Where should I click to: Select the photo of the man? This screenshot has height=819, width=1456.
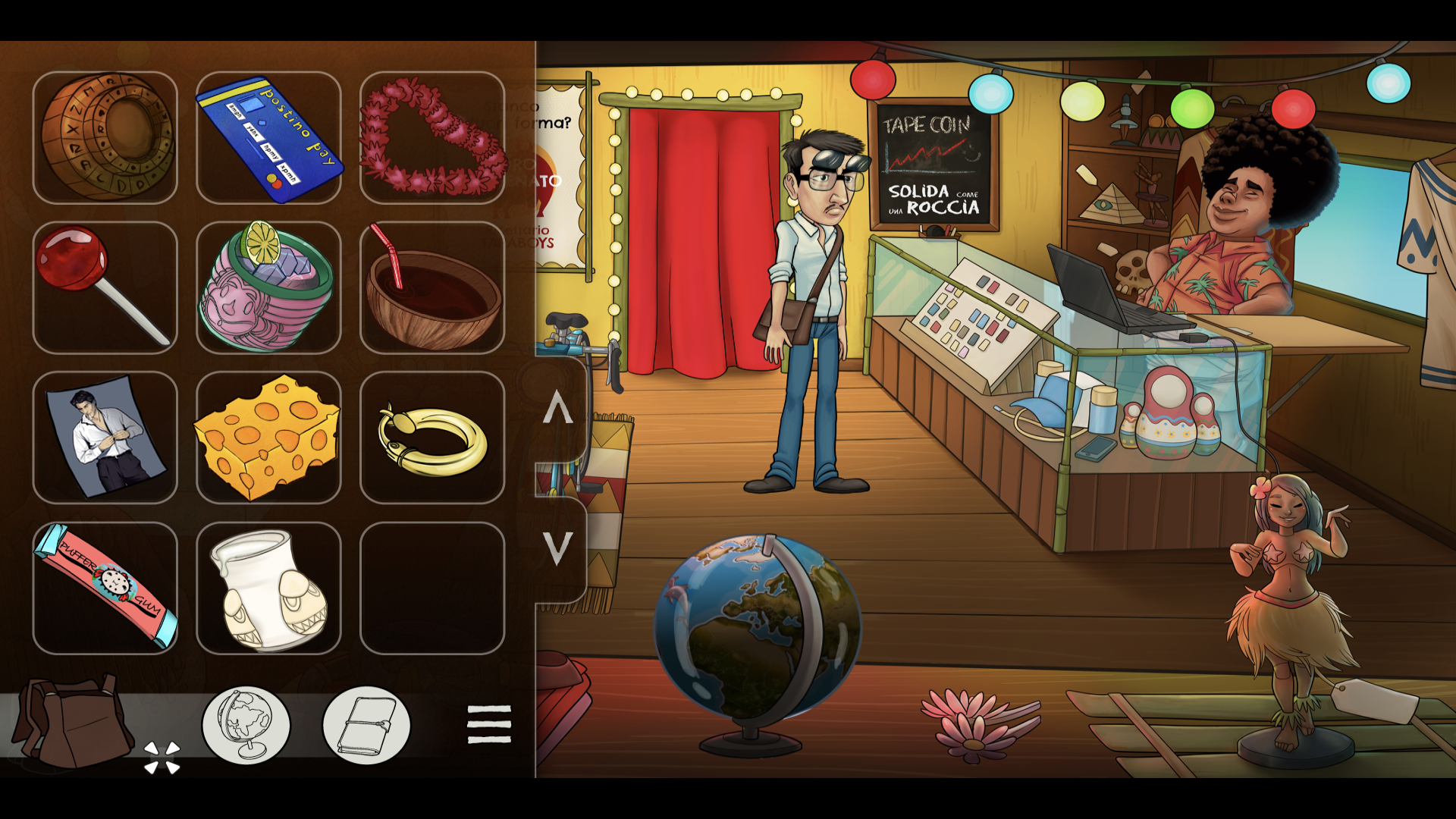point(105,438)
